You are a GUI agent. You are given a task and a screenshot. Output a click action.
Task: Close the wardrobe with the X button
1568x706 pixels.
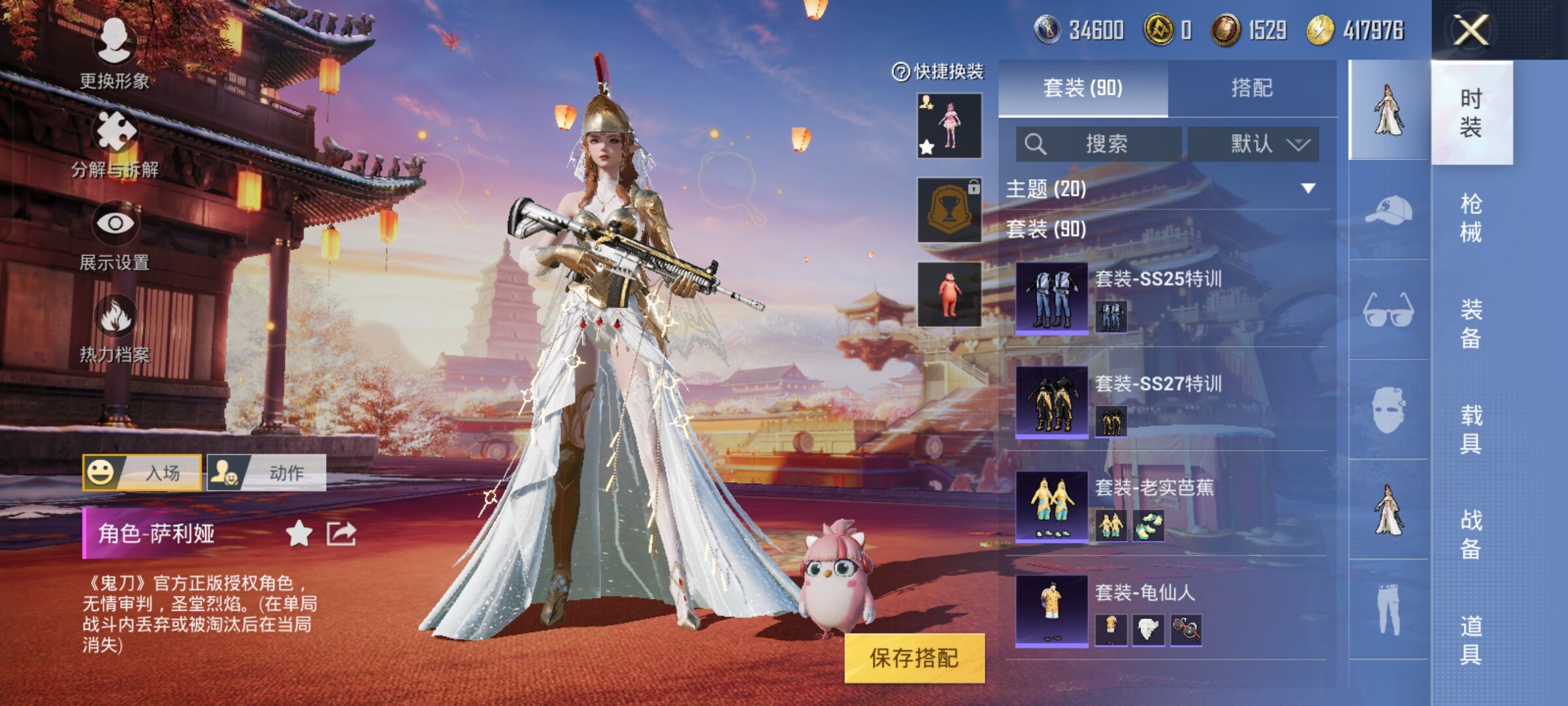coord(1471,30)
